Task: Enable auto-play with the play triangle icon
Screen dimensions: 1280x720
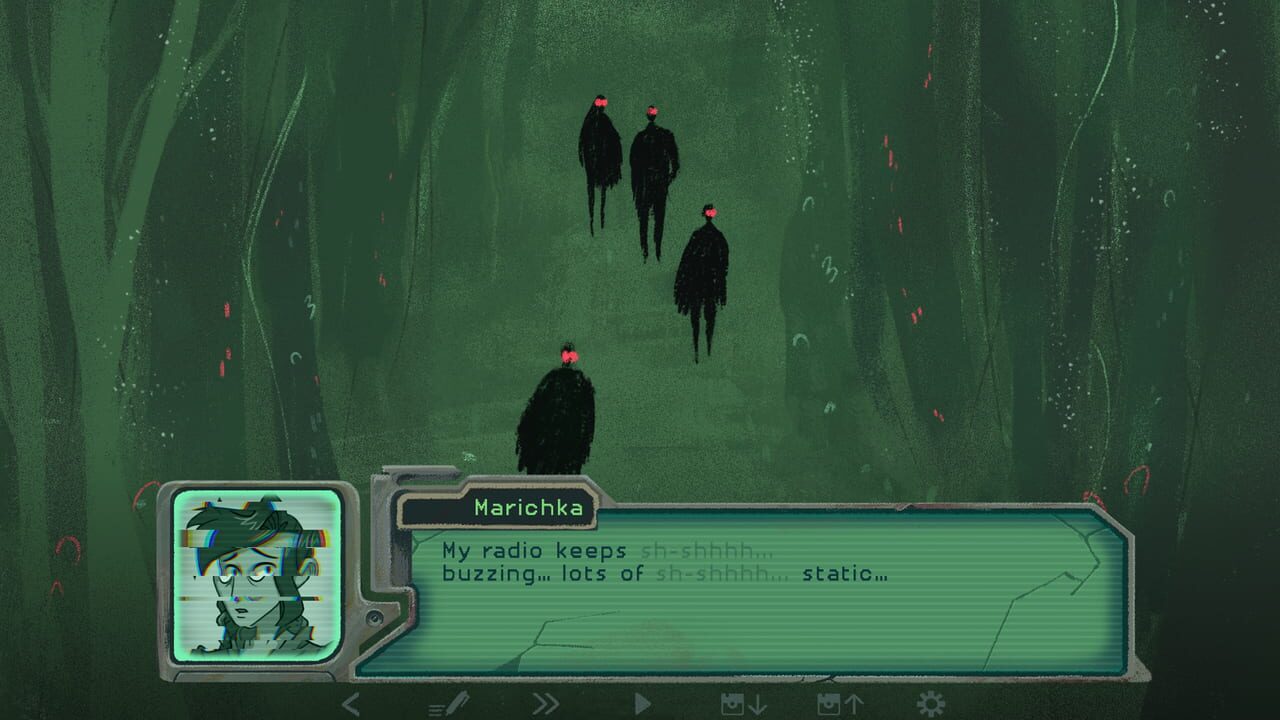Action: coord(642,703)
